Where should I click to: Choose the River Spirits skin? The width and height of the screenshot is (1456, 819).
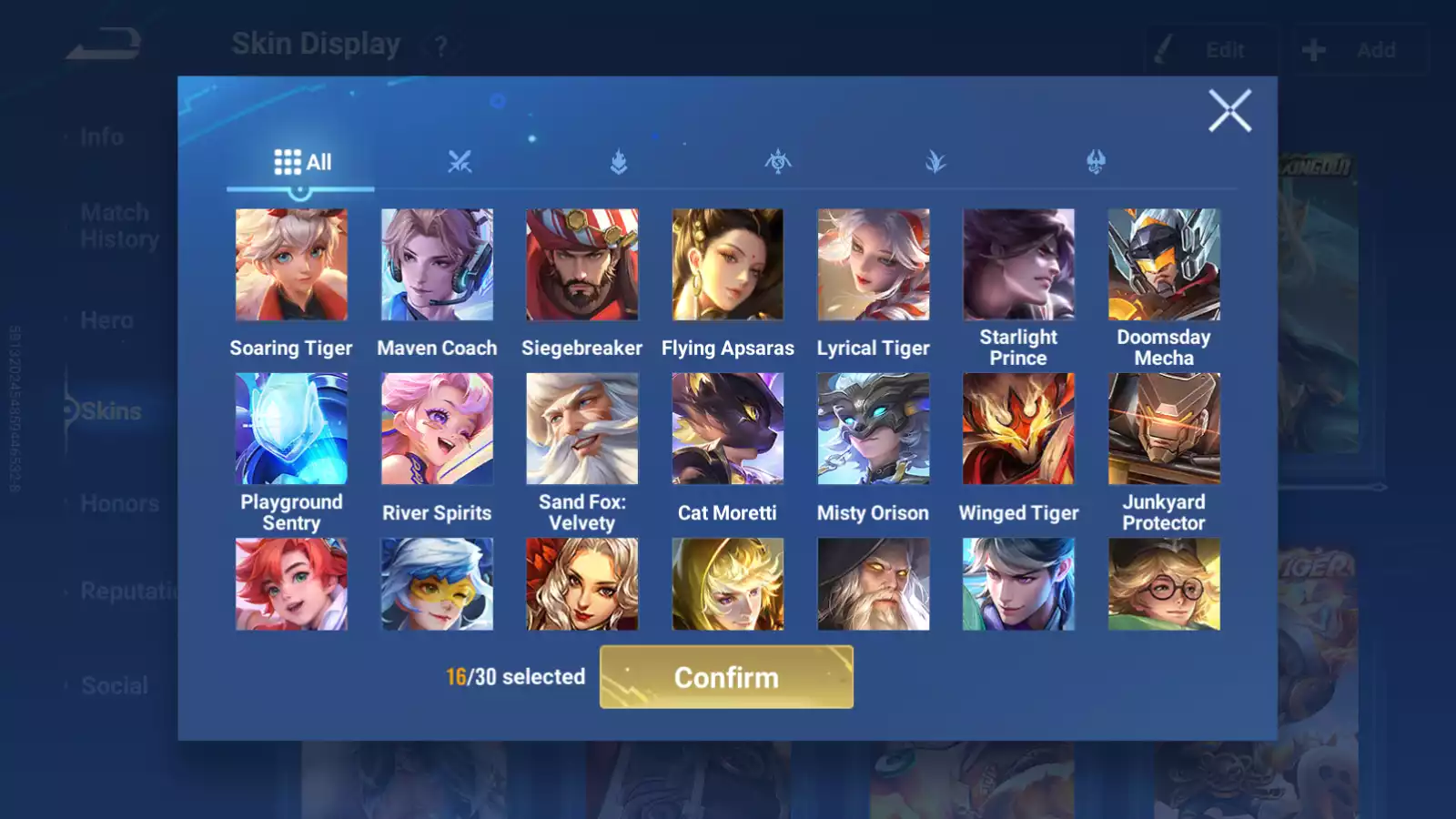437,429
